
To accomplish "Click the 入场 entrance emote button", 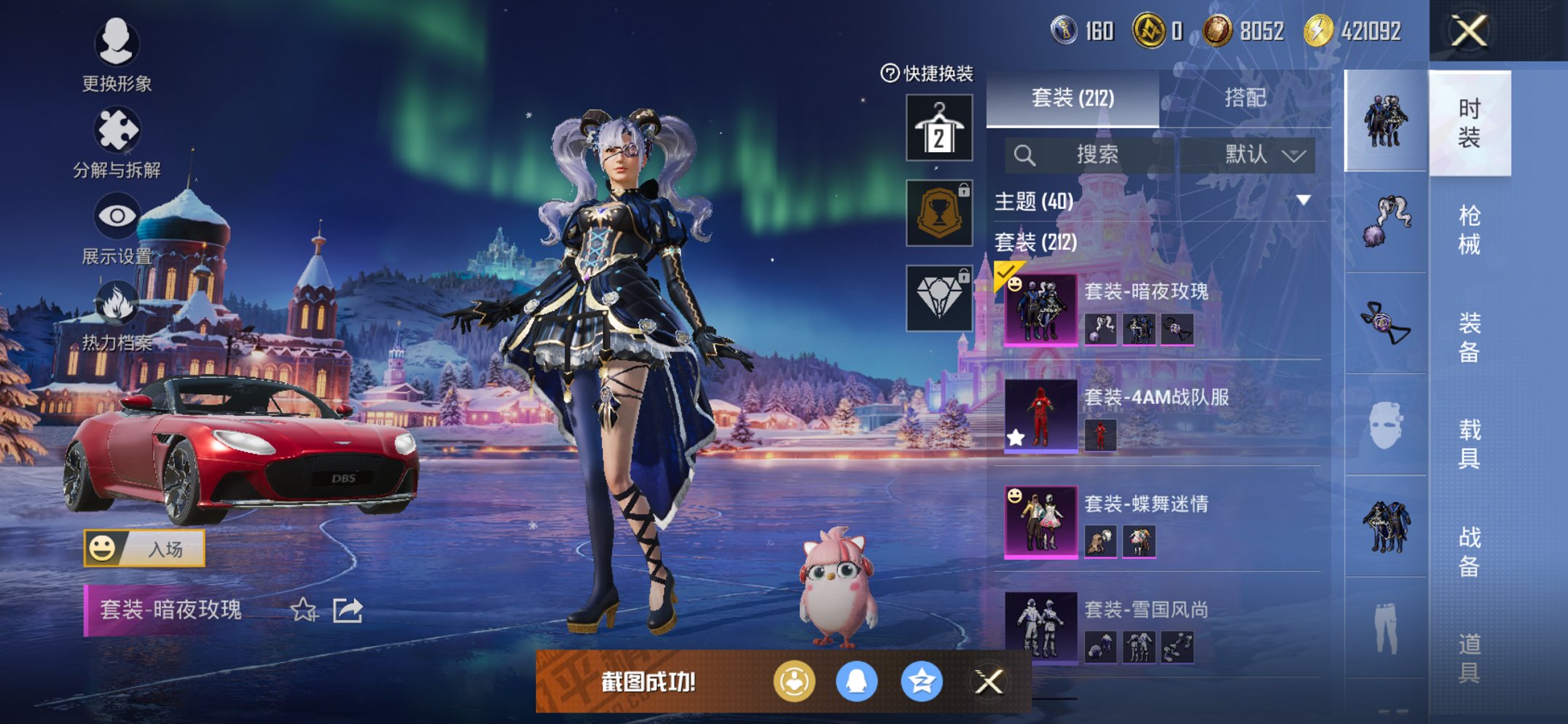I will [144, 548].
